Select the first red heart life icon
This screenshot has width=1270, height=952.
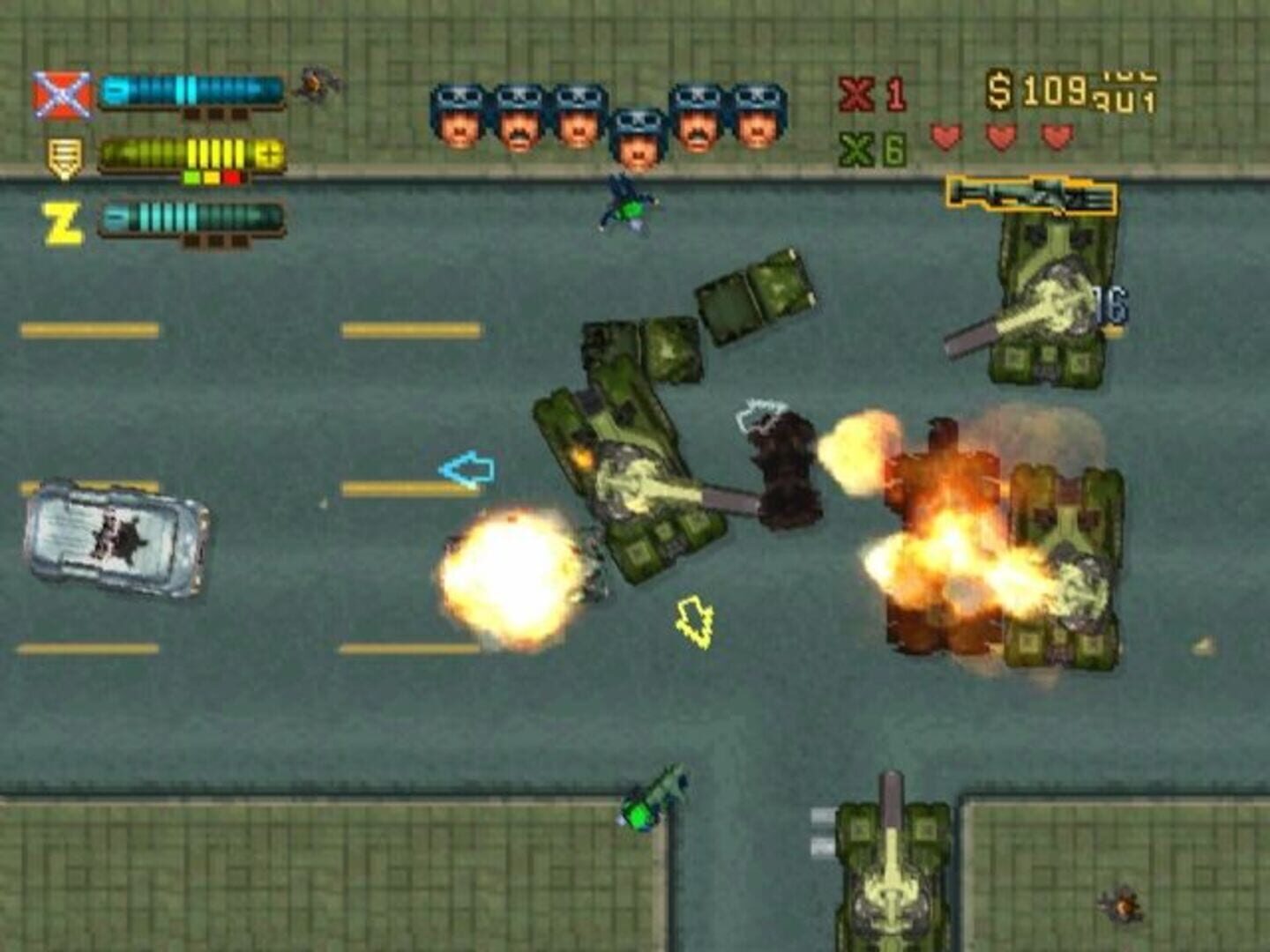coord(945,135)
